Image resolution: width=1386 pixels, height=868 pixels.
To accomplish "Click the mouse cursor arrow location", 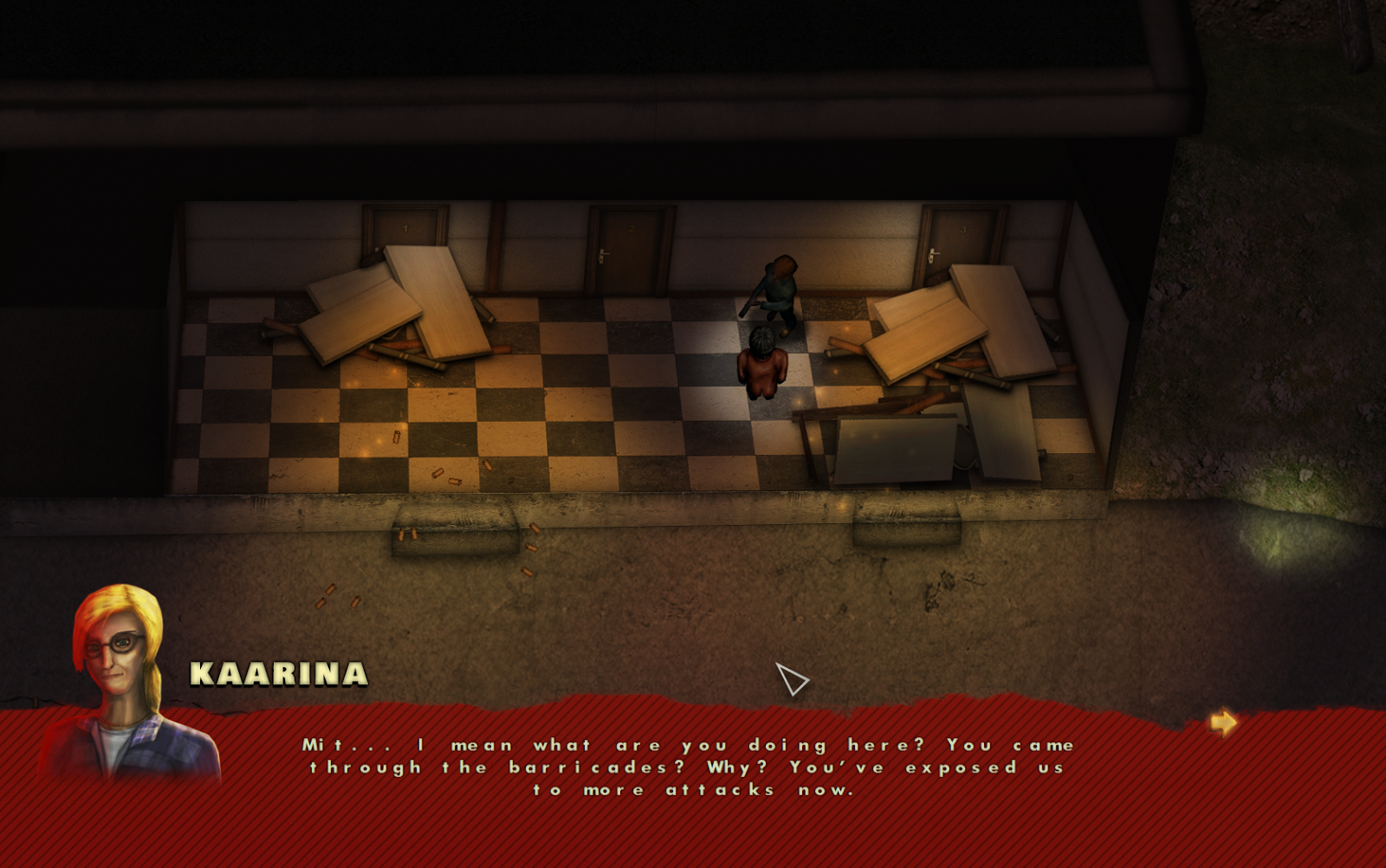I will [x=791, y=682].
